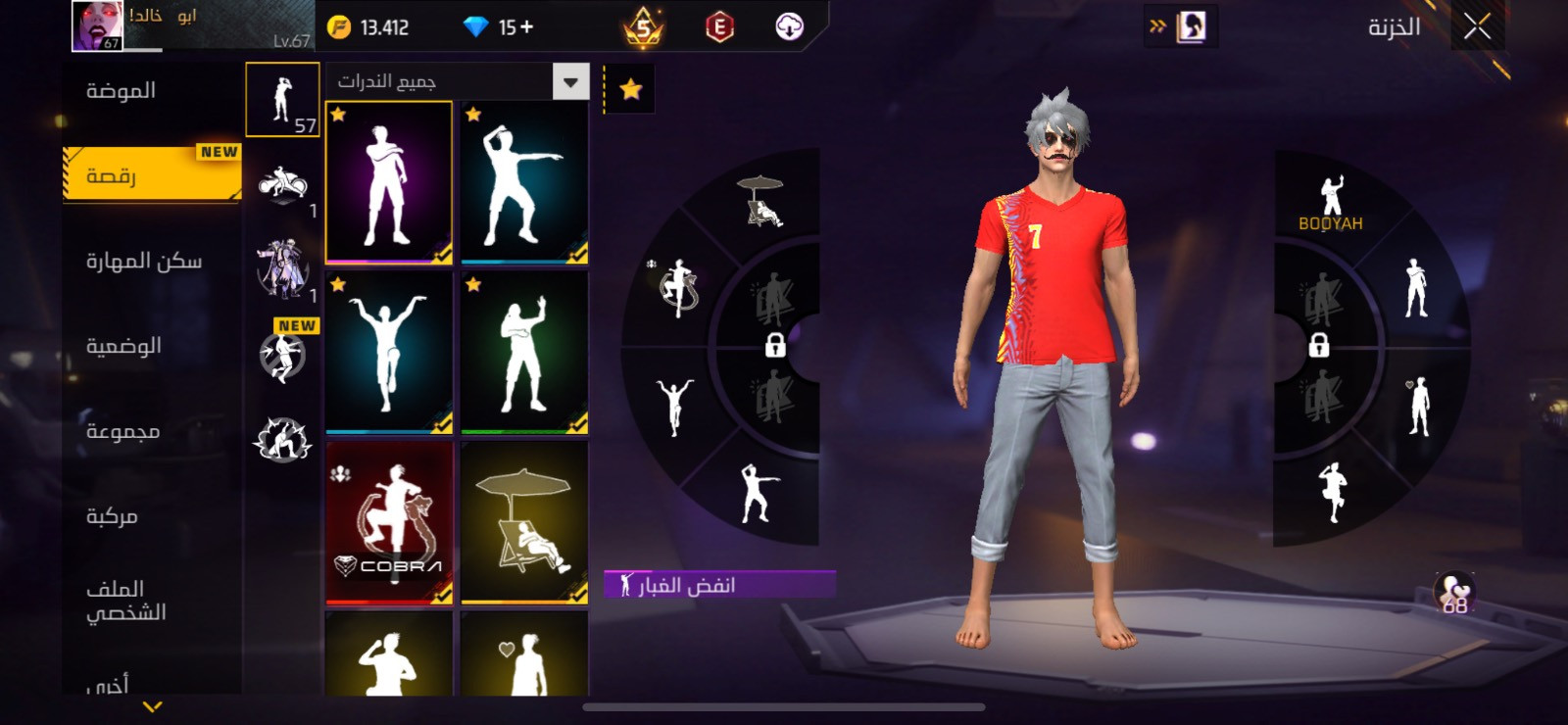The height and width of the screenshot is (725, 1568).
Task: Close the vault screen with the X
Action: click(x=1477, y=26)
